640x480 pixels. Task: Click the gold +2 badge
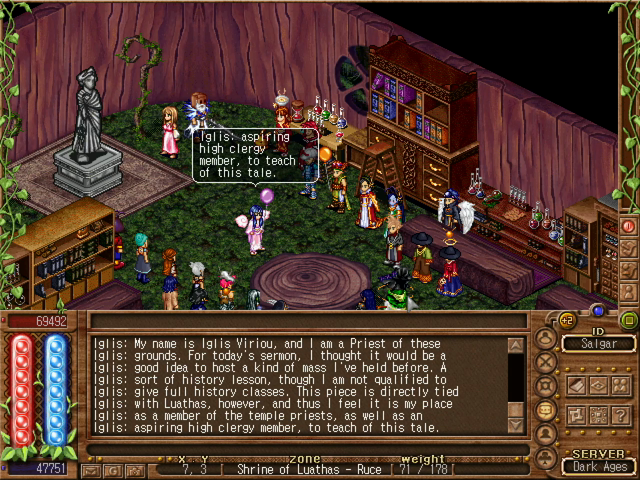coord(566,320)
